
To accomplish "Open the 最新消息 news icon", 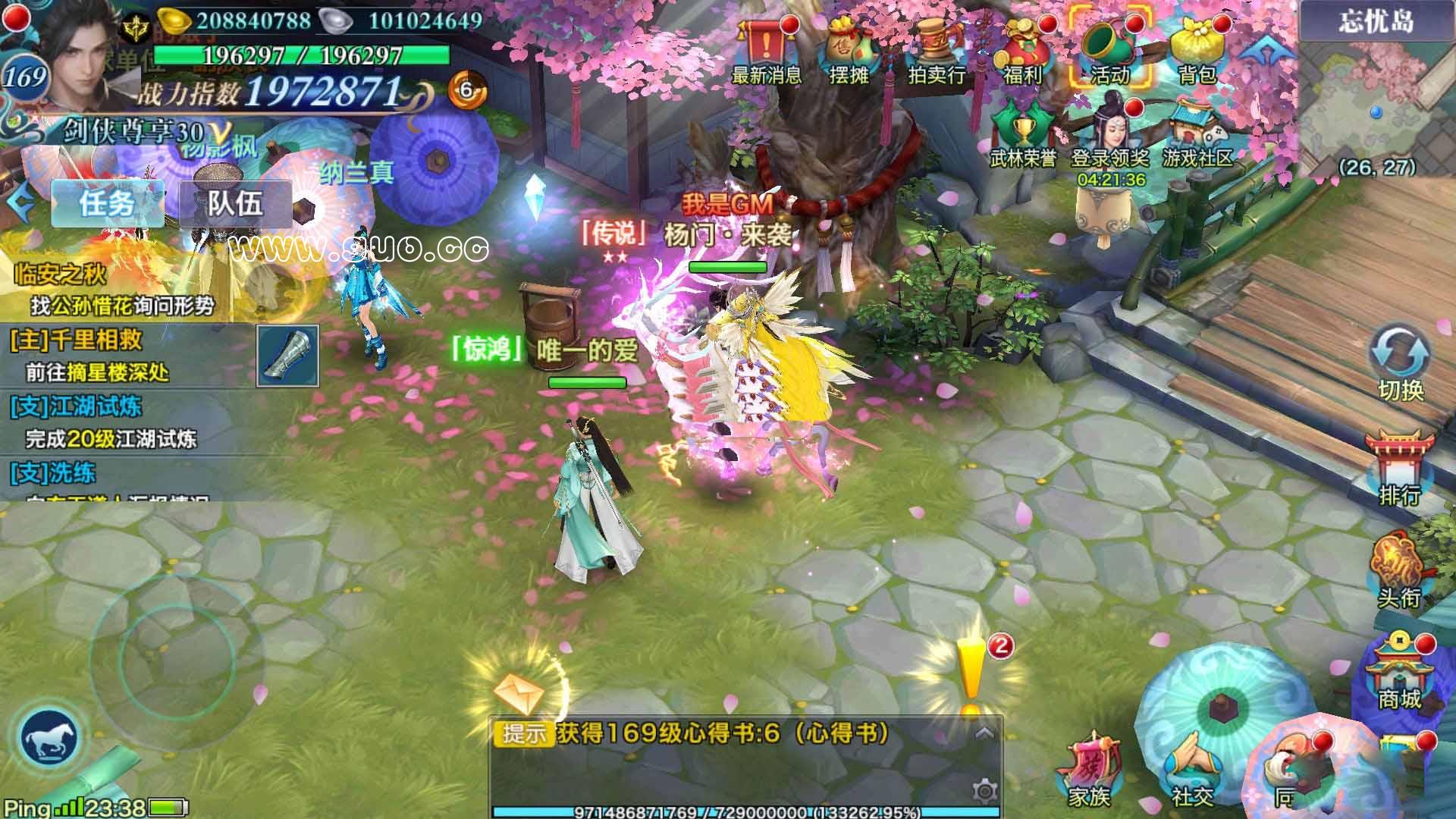I will [767, 51].
